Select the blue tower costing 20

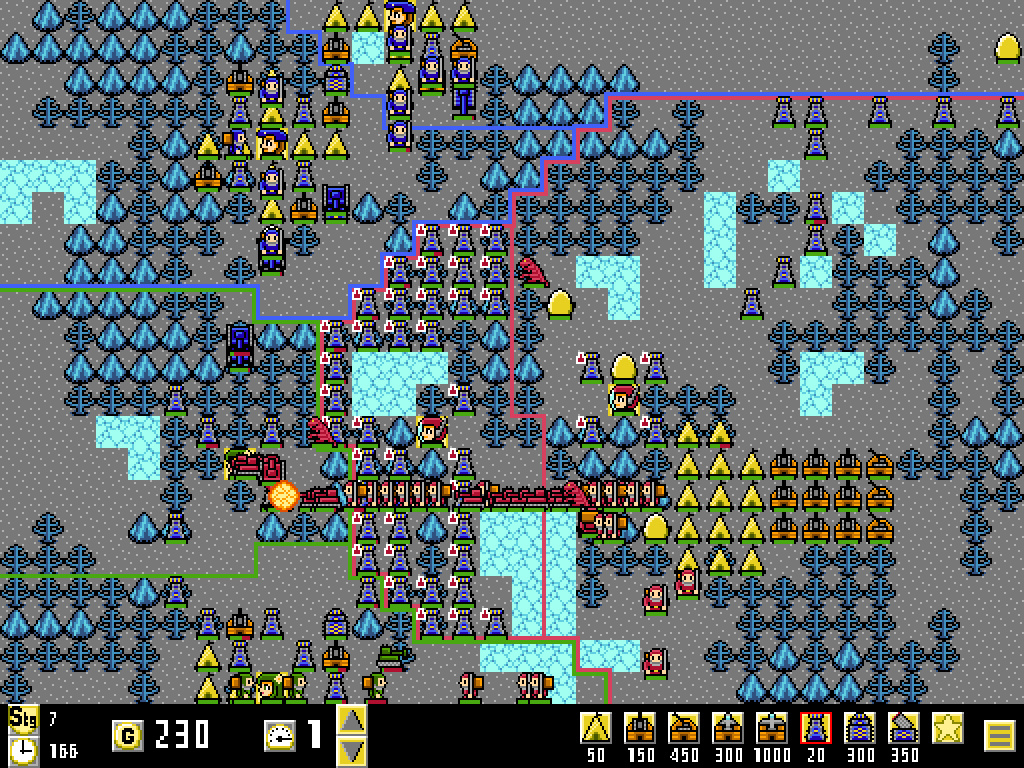(x=816, y=728)
